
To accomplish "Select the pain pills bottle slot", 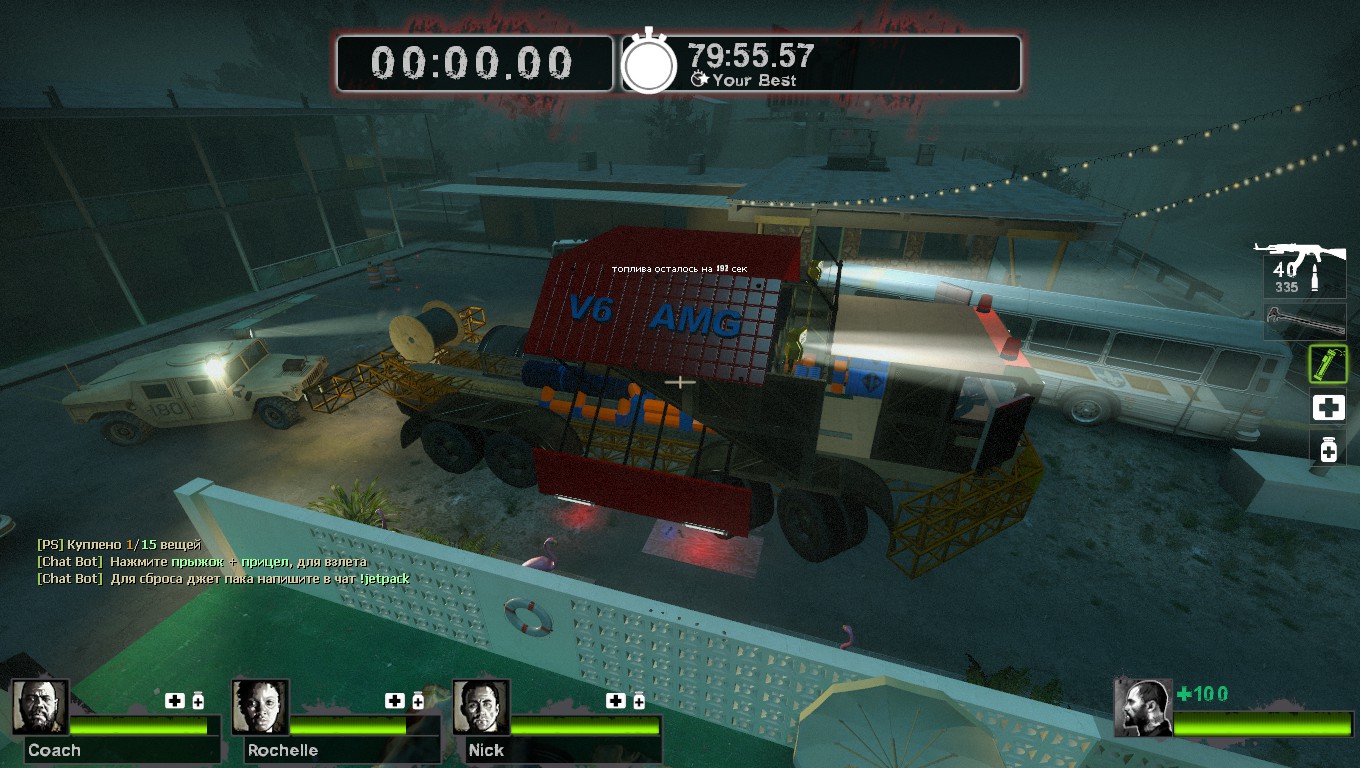I will (1328, 449).
